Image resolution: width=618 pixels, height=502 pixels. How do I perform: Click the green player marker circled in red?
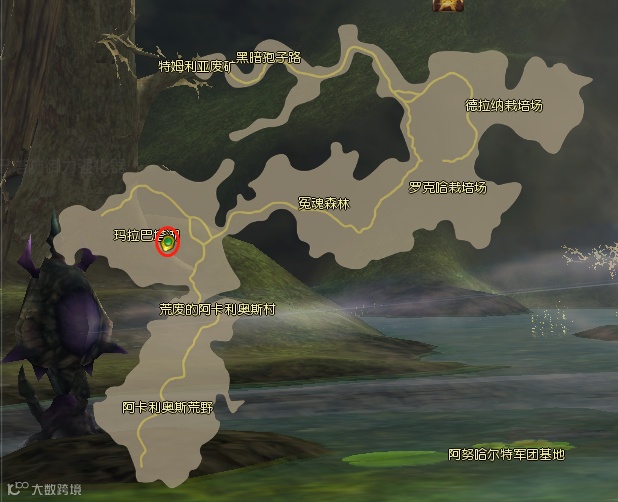coord(169,241)
